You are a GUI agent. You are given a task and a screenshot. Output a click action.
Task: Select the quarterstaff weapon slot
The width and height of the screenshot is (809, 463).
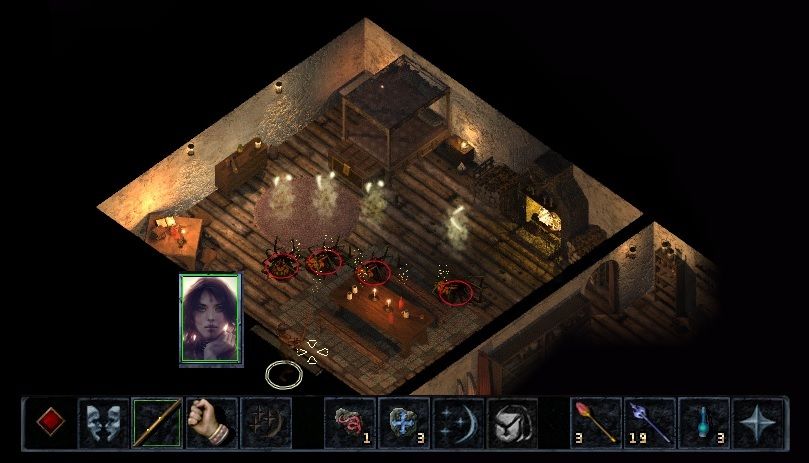[157, 422]
